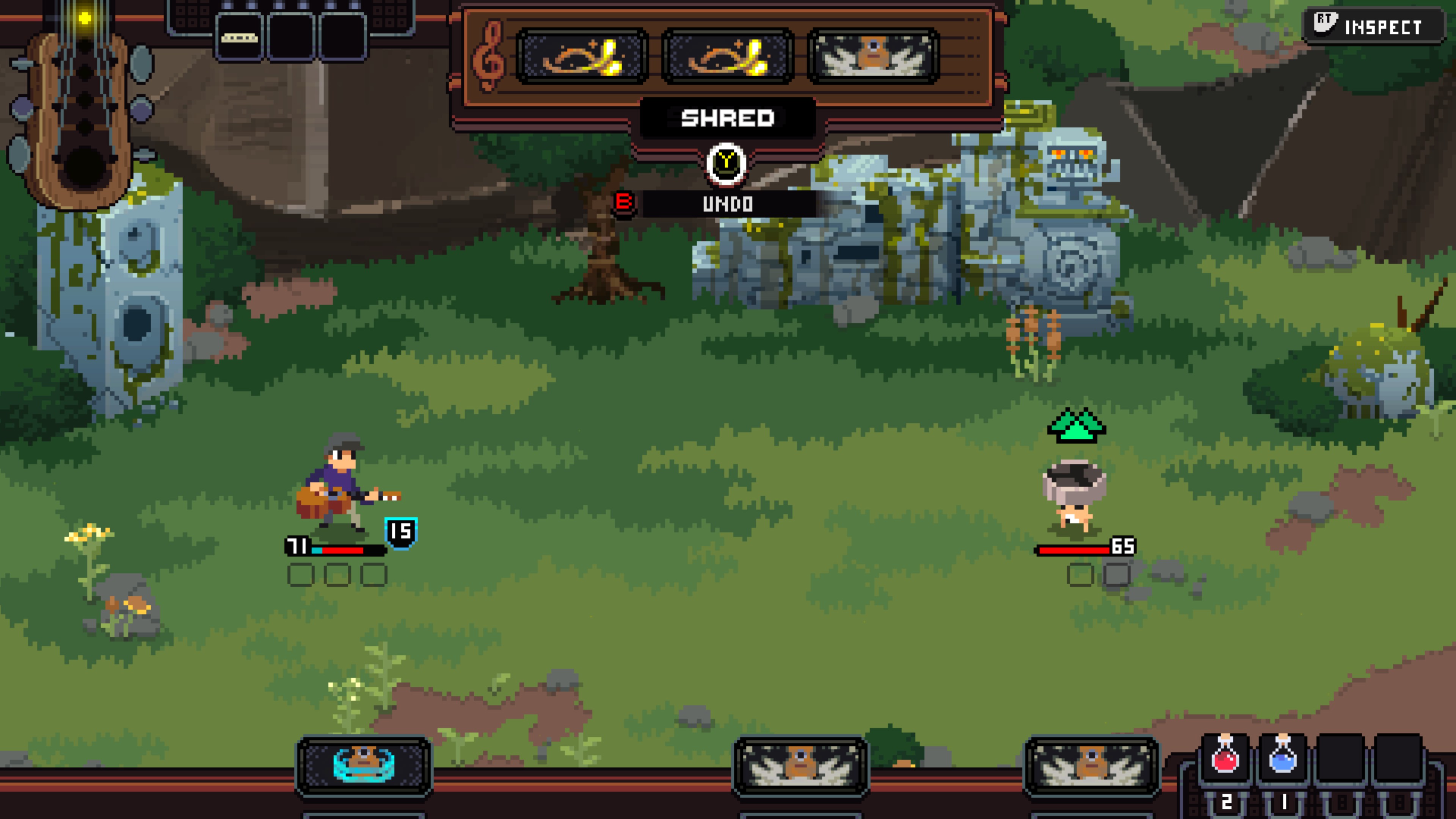Play the cyan shield guitar card
The width and height of the screenshot is (1456, 819).
tap(364, 765)
